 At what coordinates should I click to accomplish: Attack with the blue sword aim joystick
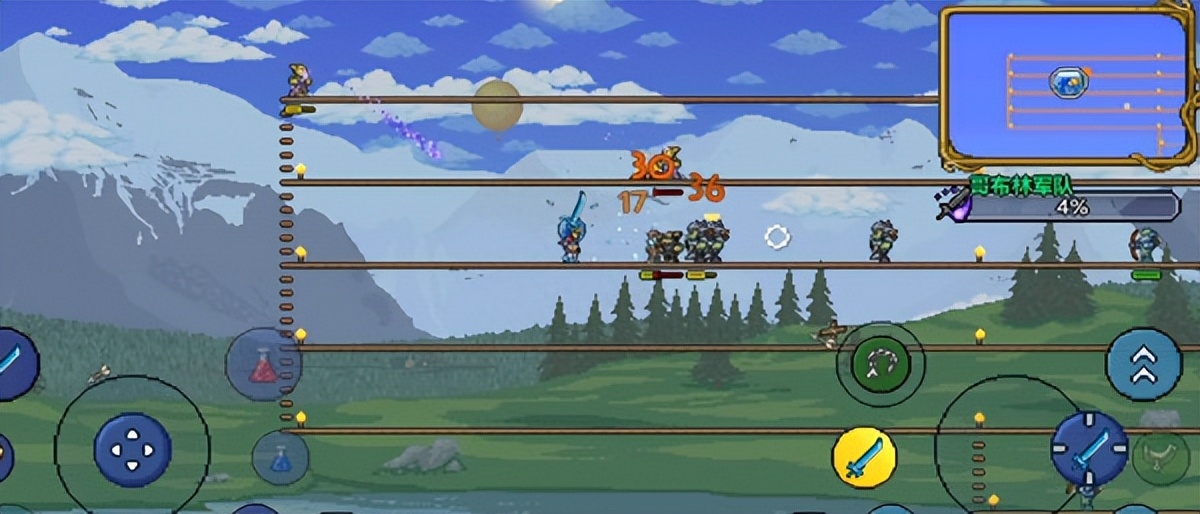[1089, 449]
